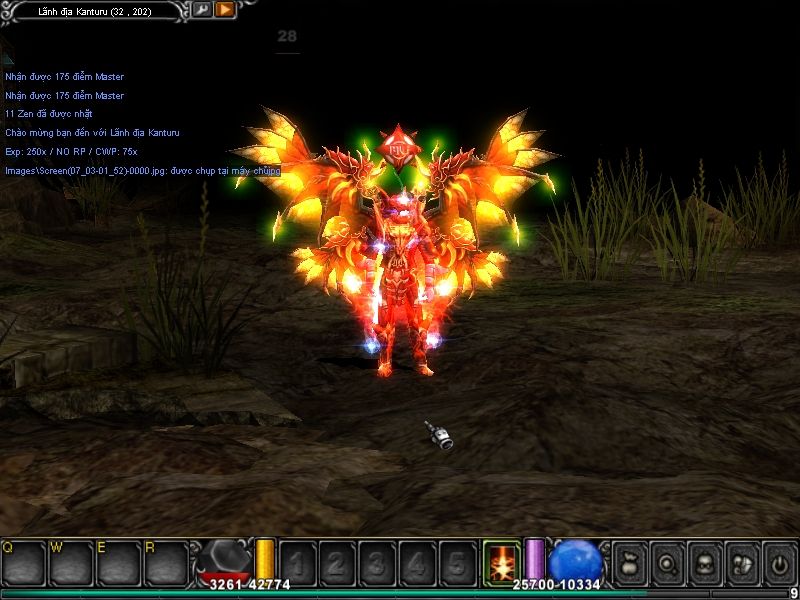Choose the R hotkey item slot
Screen dimensions: 800x600
point(166,563)
